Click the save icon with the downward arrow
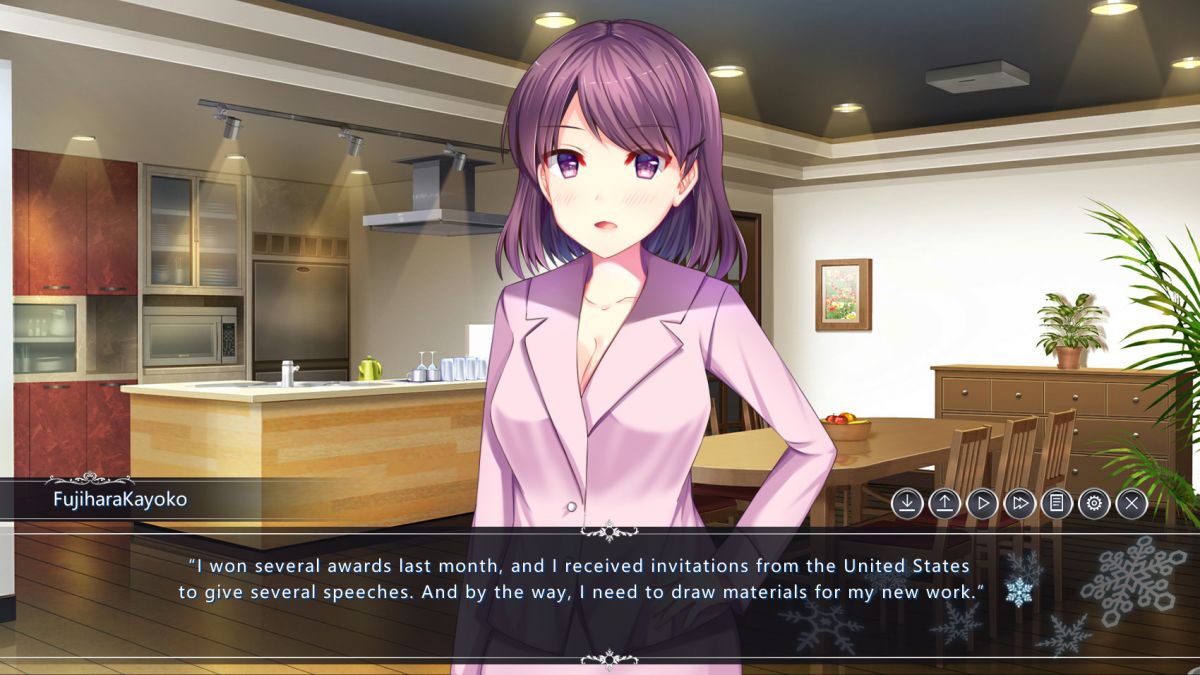The height and width of the screenshot is (675, 1200). tap(907, 503)
